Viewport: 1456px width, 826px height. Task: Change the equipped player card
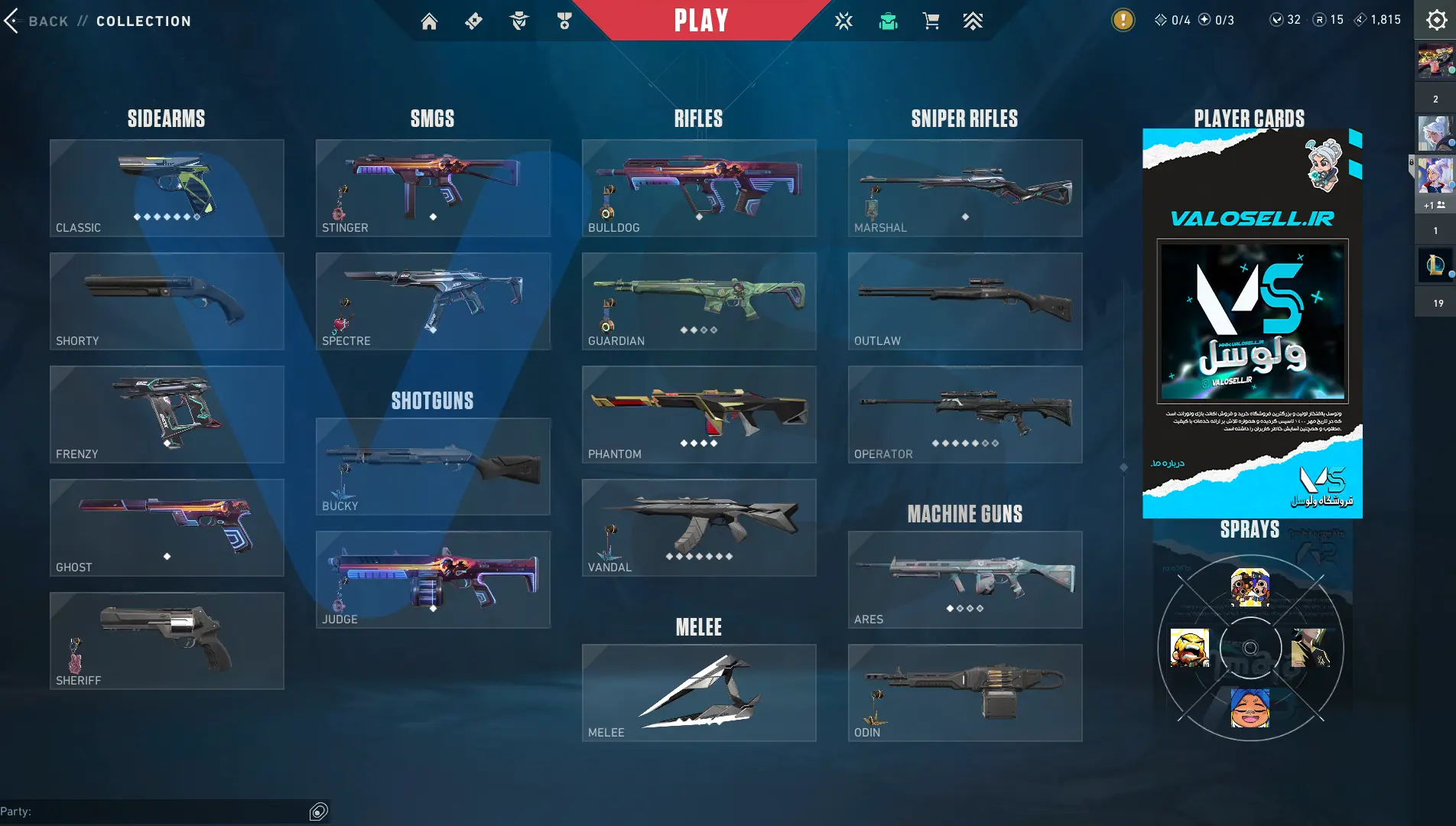(1252, 324)
